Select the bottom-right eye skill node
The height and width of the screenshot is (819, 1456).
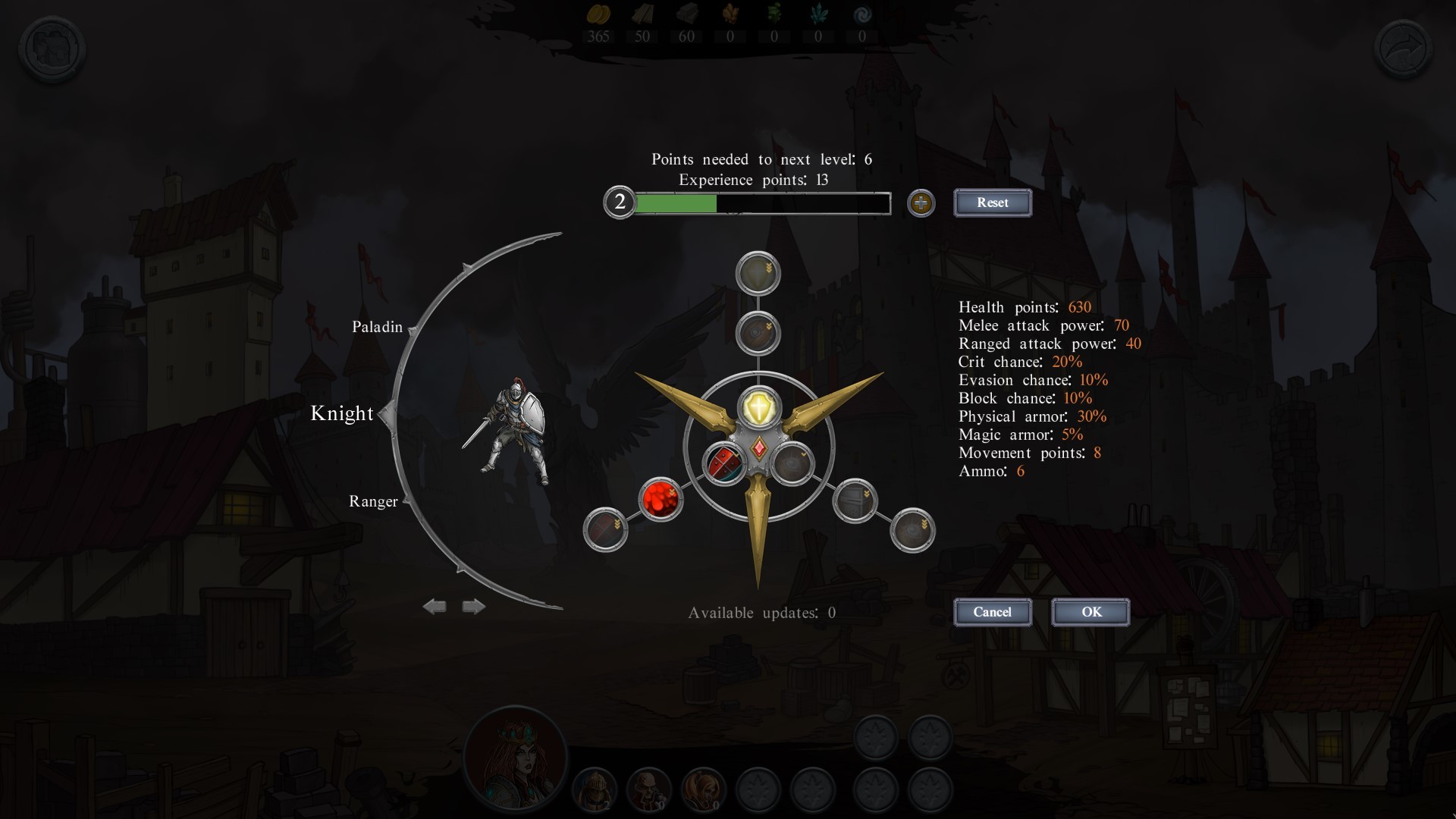tap(914, 531)
